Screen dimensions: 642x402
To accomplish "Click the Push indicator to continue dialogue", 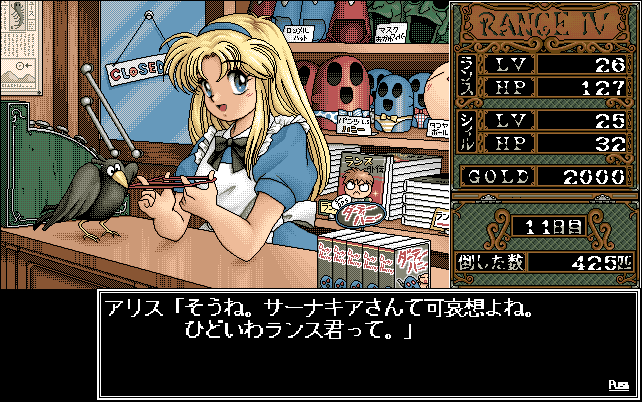I will pyautogui.click(x=617, y=384).
